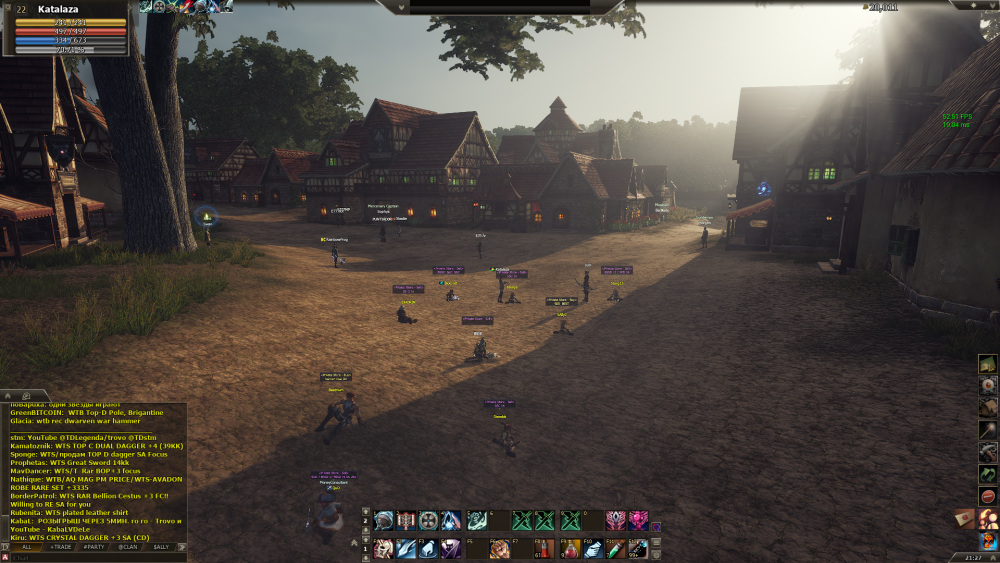The height and width of the screenshot is (563, 1000).
Task: Open the #PARTY chat tab
Action: click(x=94, y=547)
